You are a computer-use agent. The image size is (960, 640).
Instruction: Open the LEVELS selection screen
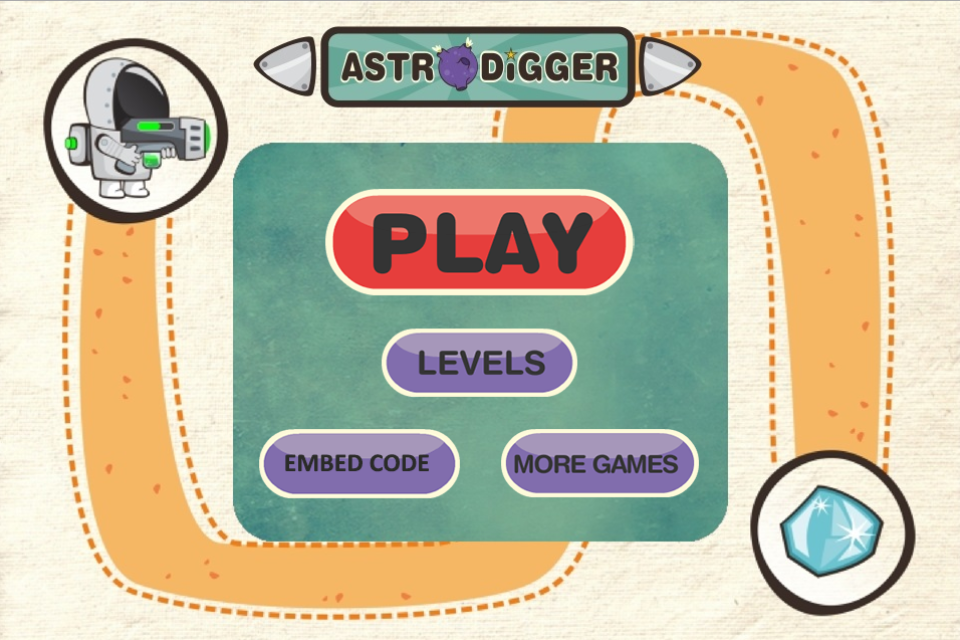pos(480,362)
